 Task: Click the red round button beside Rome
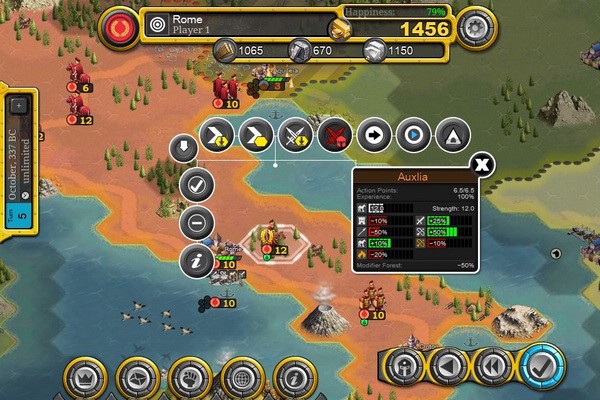(x=121, y=28)
